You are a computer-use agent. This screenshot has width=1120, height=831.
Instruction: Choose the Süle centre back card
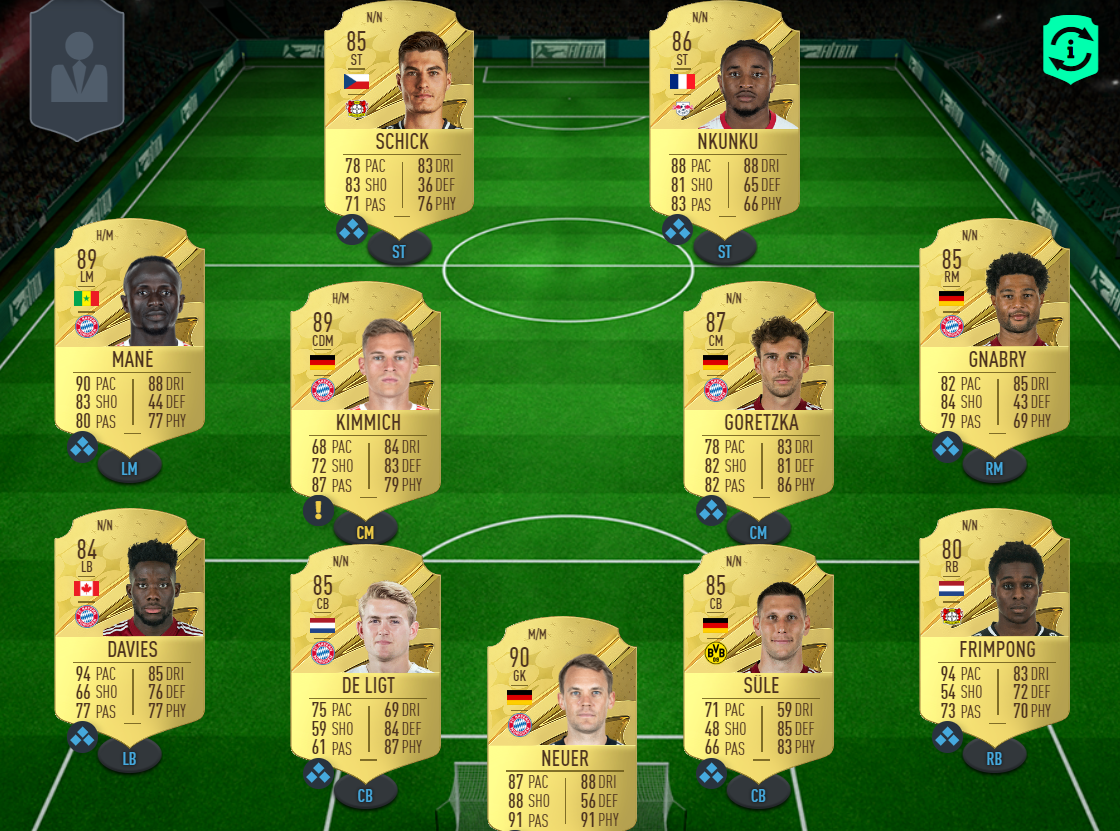[x=758, y=655]
